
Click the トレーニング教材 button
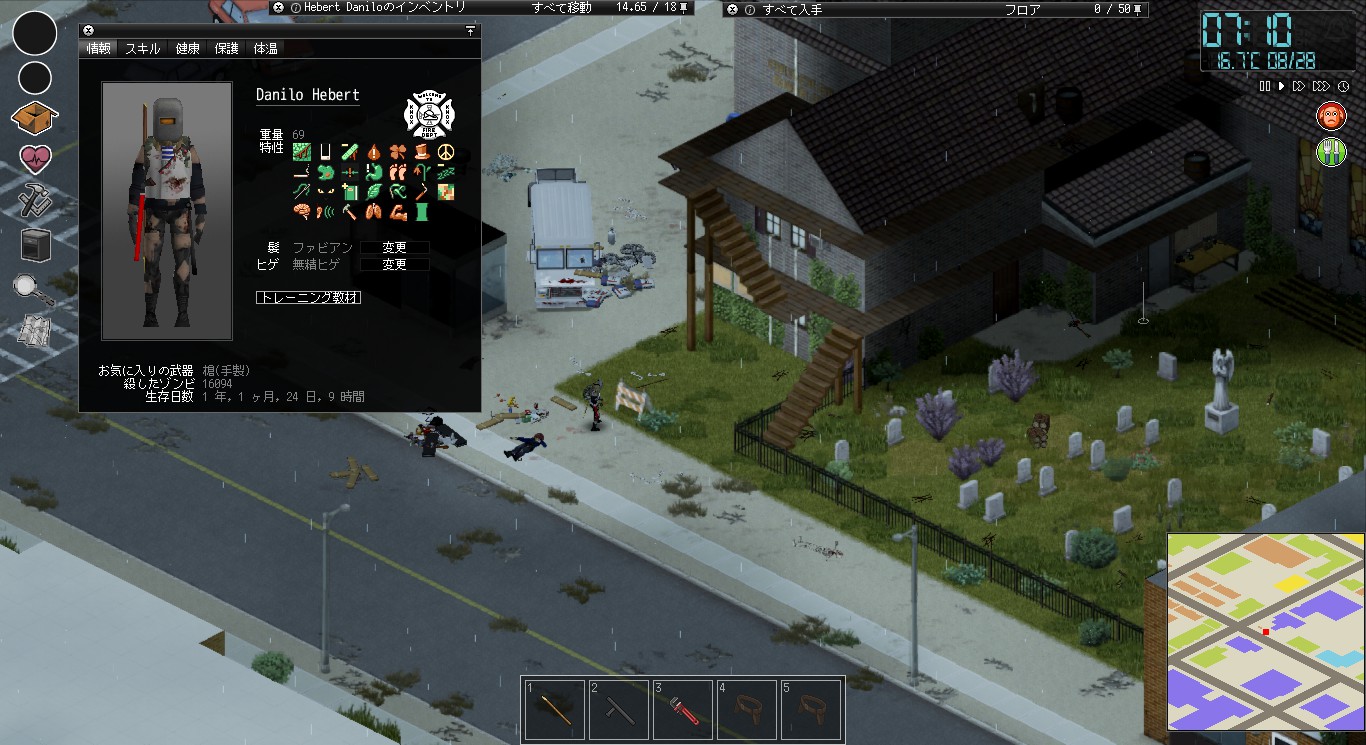point(307,297)
